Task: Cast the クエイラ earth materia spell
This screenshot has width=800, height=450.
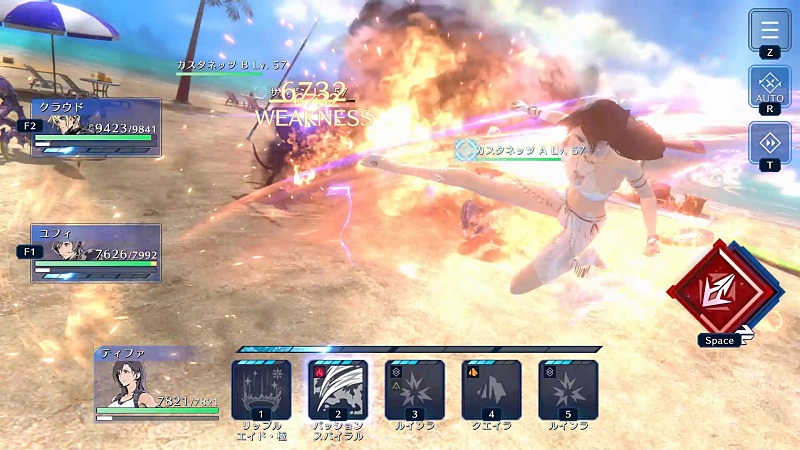Action: [491, 389]
